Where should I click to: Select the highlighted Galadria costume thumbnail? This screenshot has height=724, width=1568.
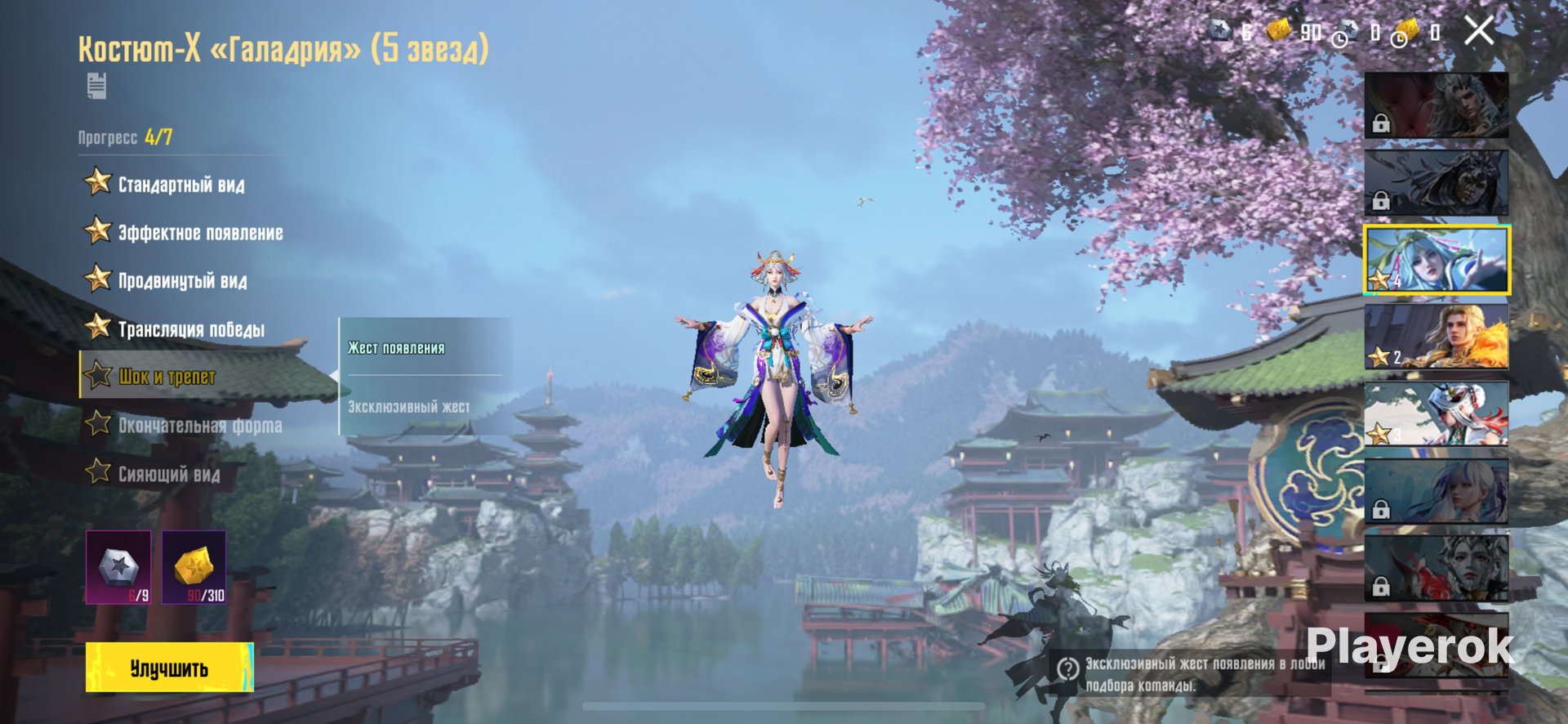[x=1436, y=260]
